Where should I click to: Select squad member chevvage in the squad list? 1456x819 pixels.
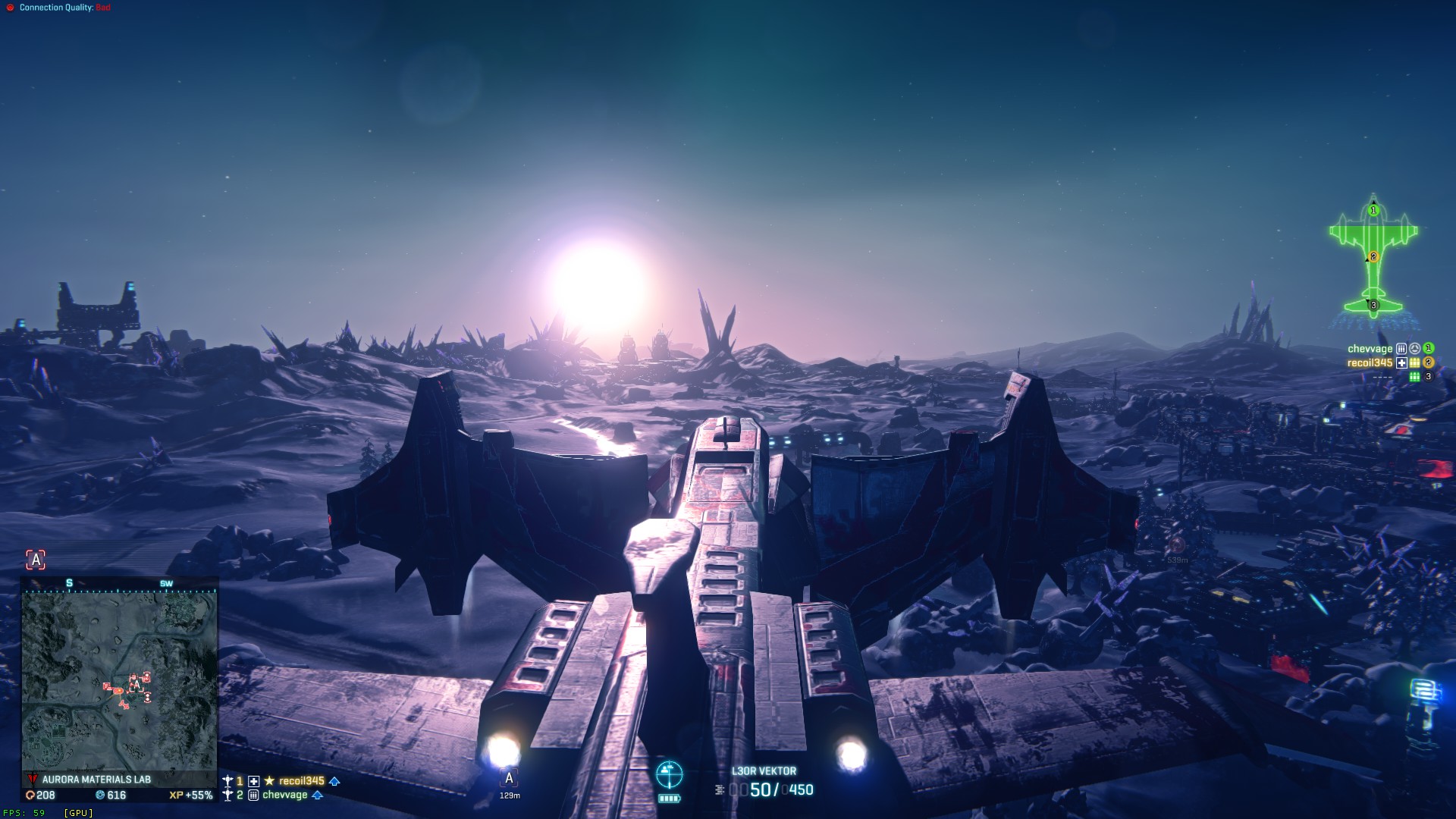point(284,795)
